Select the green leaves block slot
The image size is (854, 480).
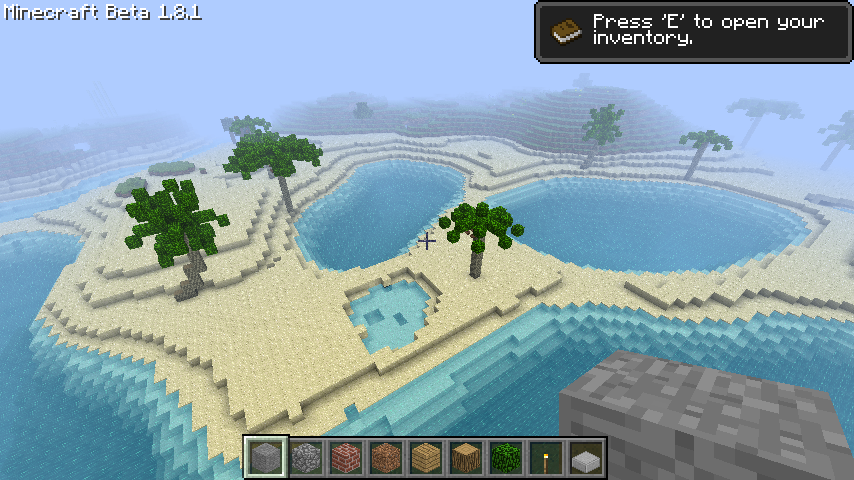pyautogui.click(x=506, y=458)
